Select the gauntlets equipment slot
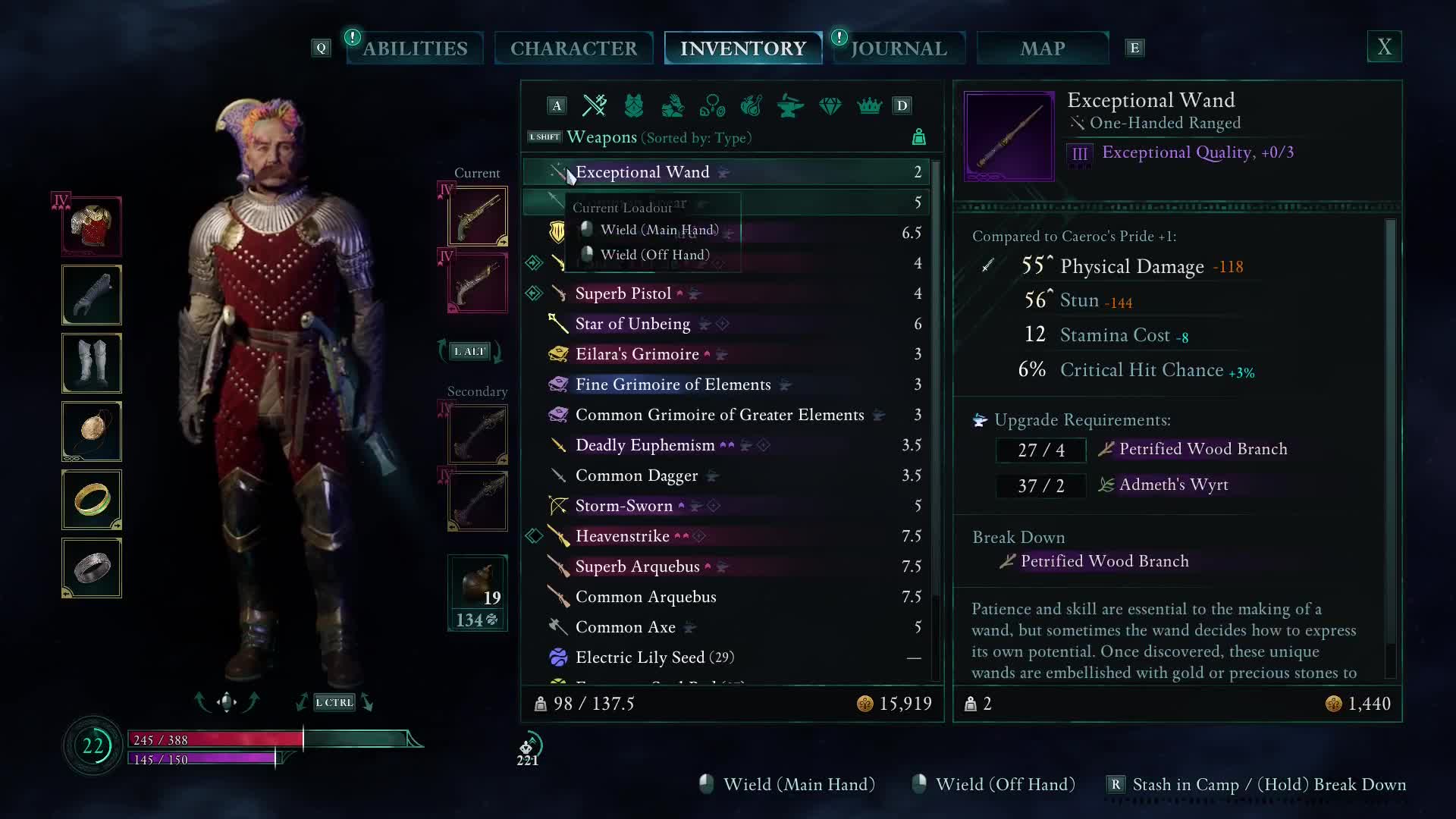 pyautogui.click(x=92, y=295)
